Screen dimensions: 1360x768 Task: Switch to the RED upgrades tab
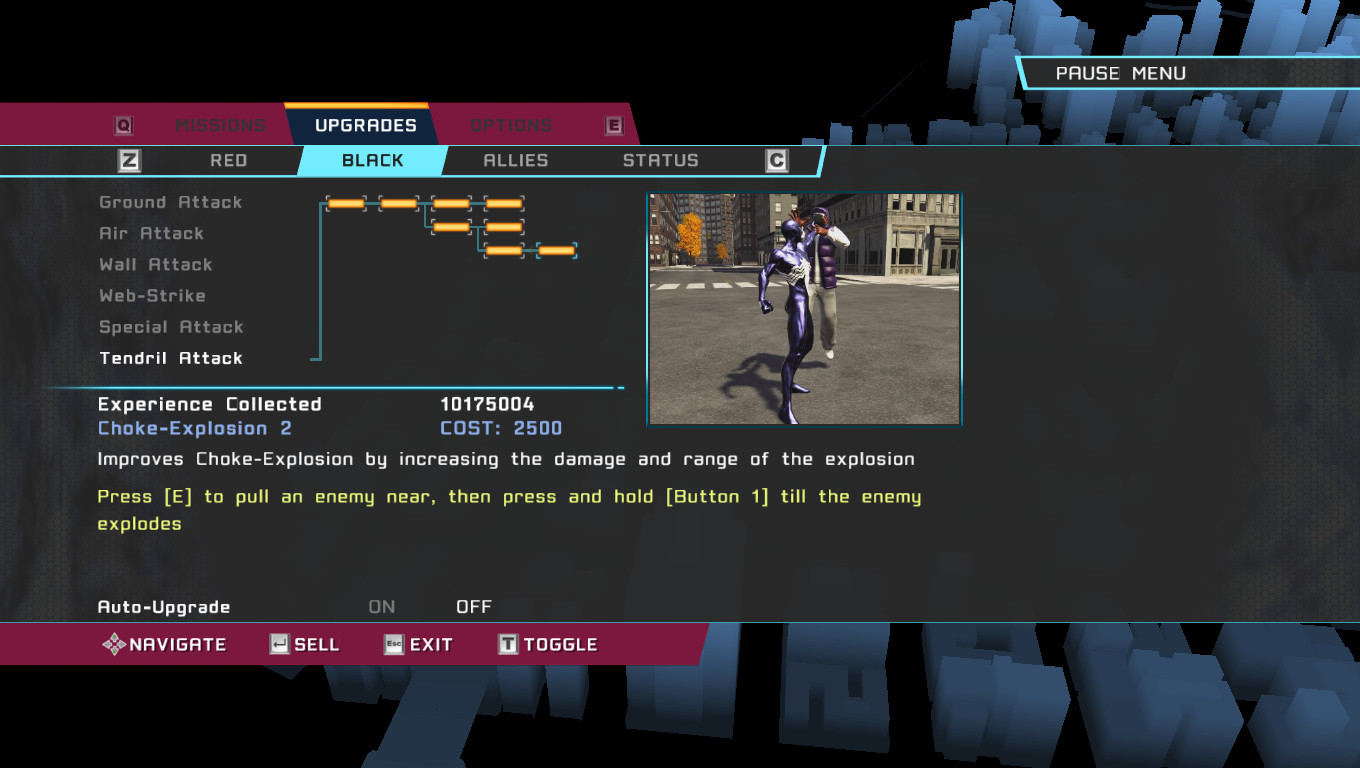click(x=228, y=160)
